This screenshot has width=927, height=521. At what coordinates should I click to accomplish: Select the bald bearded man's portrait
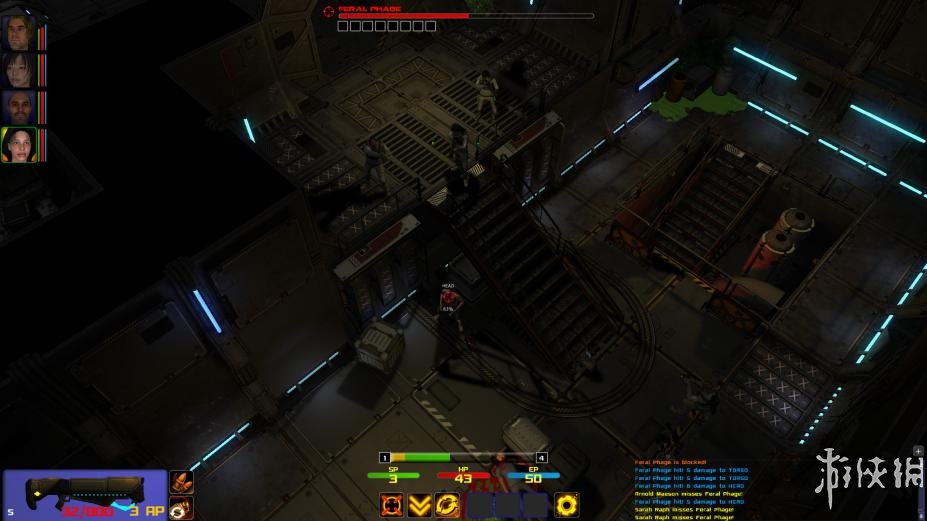tap(18, 107)
